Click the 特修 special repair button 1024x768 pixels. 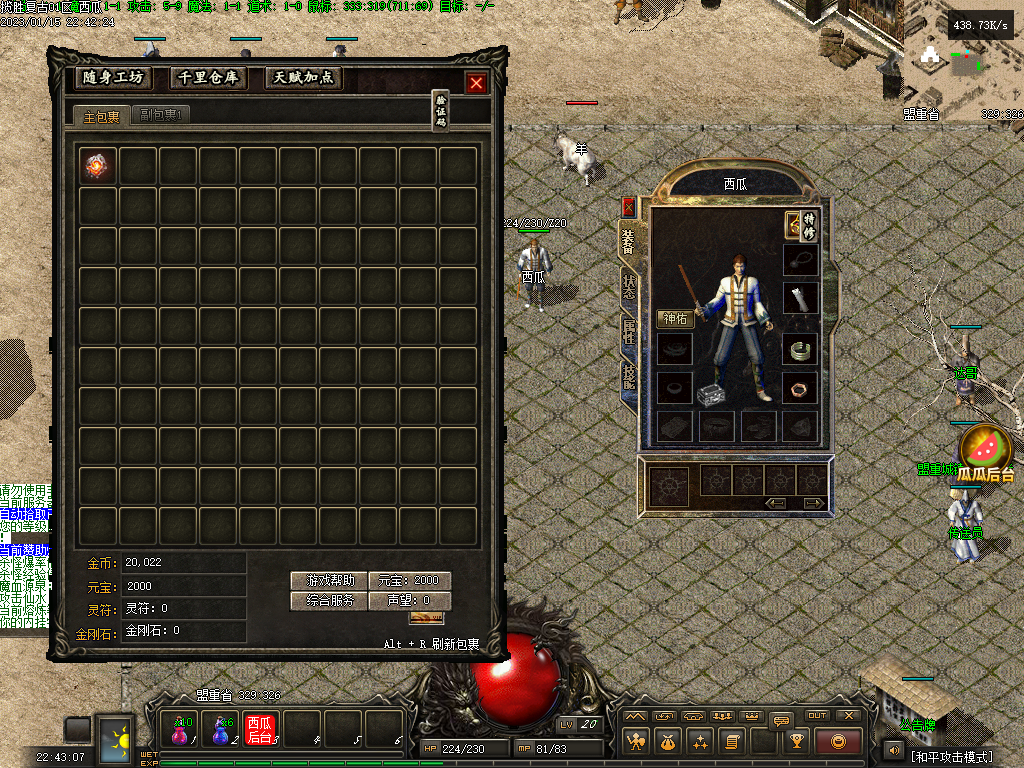coord(809,225)
